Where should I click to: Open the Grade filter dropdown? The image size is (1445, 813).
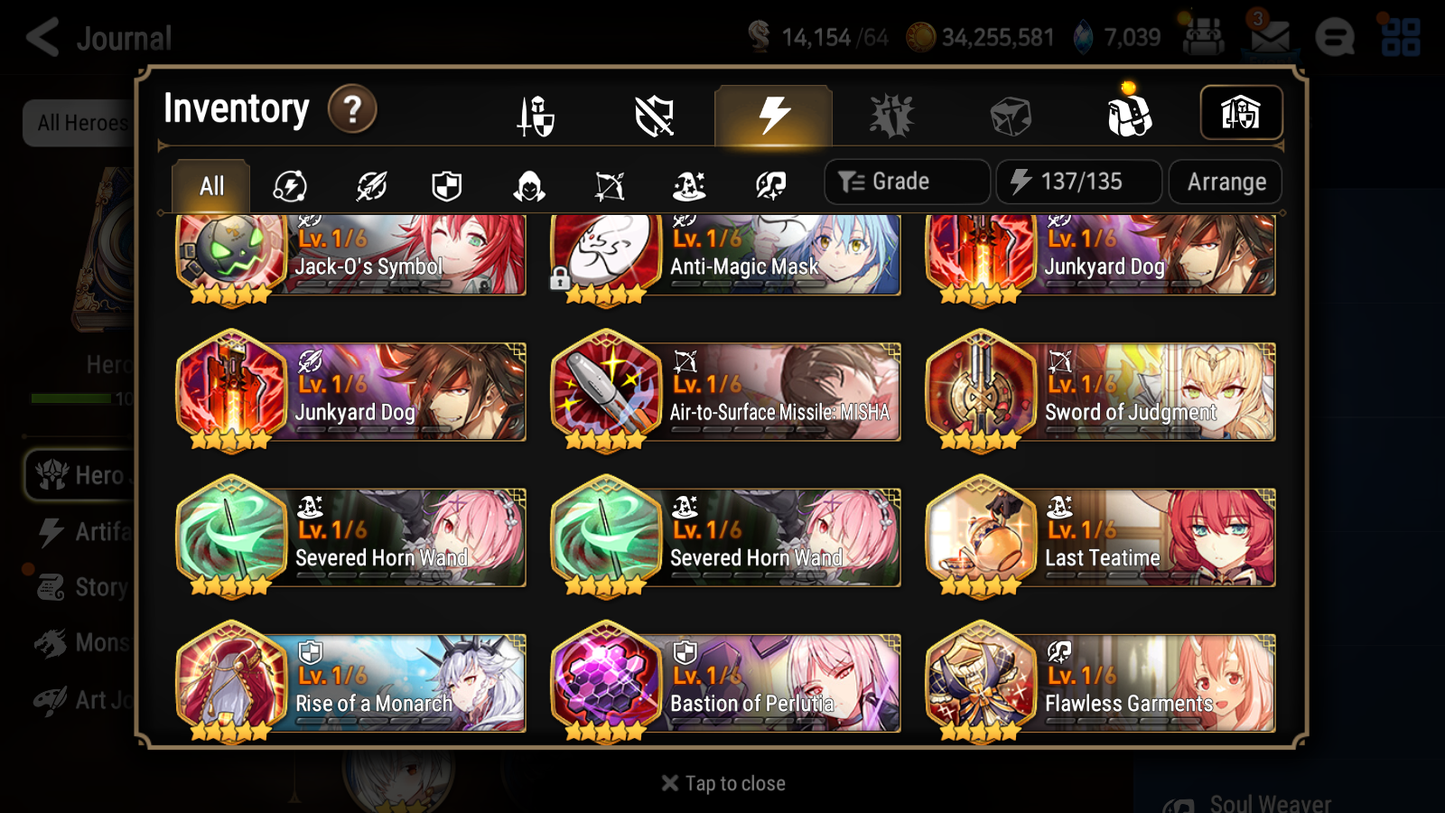906,182
